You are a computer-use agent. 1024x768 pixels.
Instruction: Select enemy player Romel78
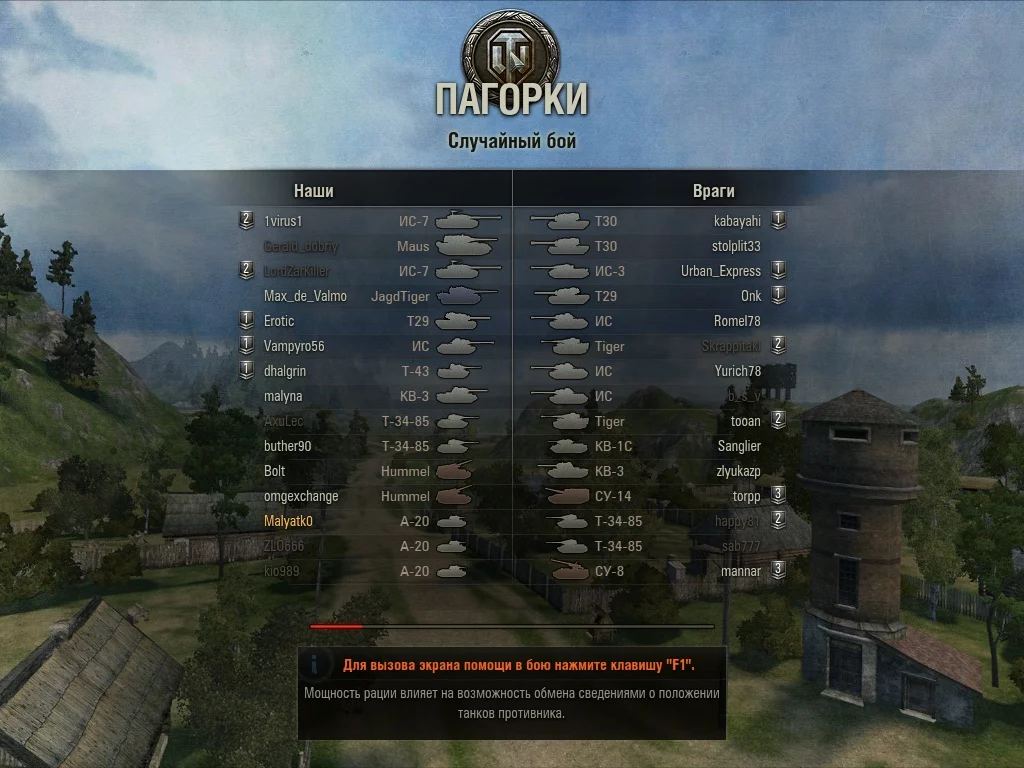pos(738,321)
